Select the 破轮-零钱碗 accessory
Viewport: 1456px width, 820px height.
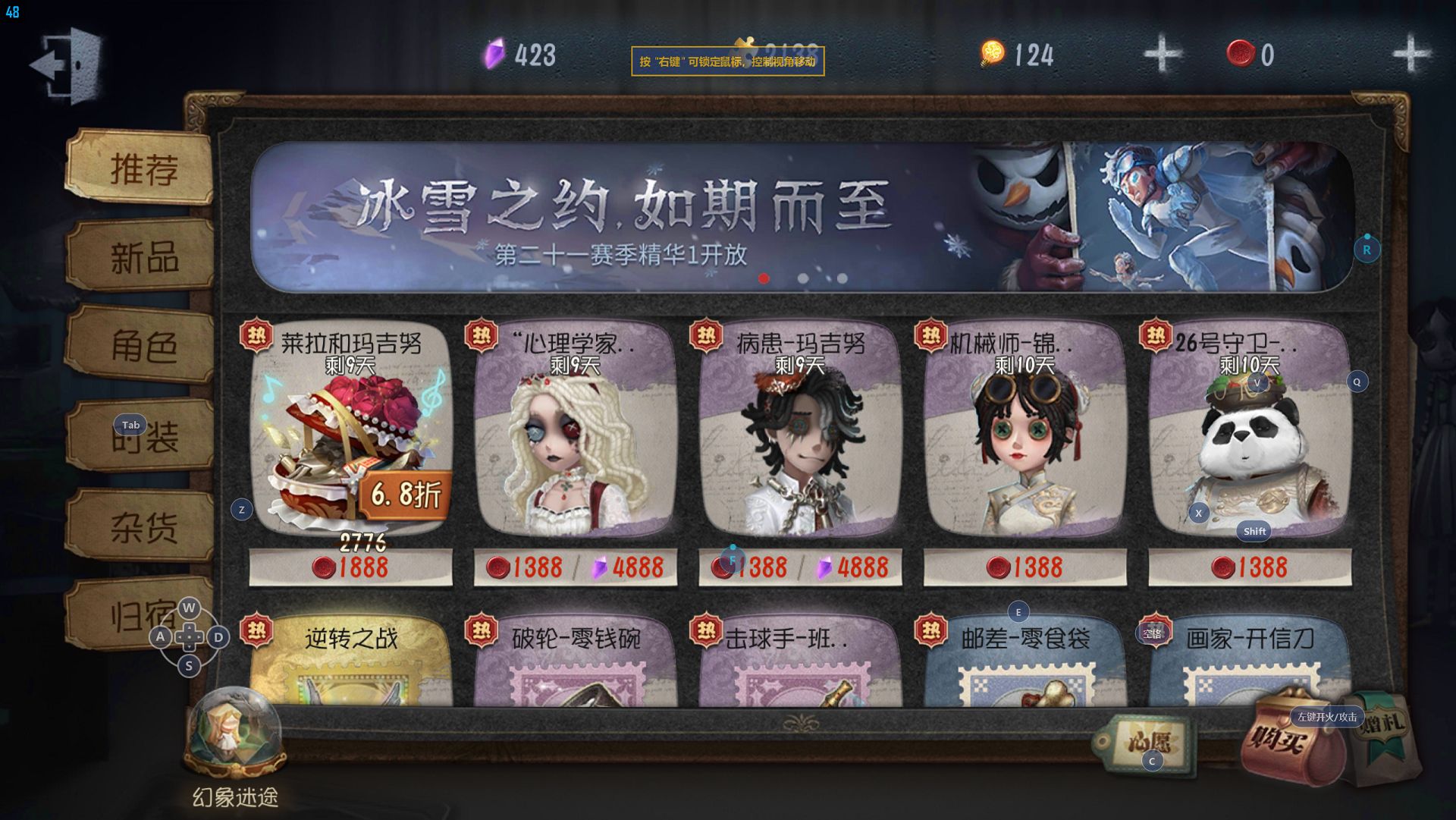[575, 661]
